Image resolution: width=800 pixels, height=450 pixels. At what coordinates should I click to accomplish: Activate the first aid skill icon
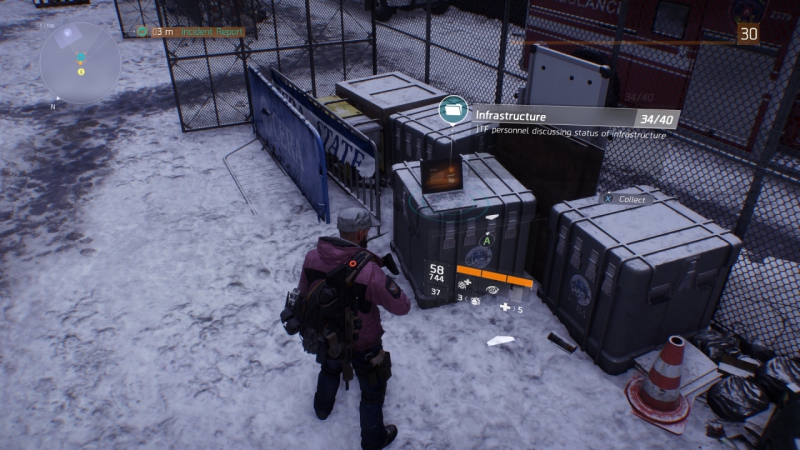[465, 285]
